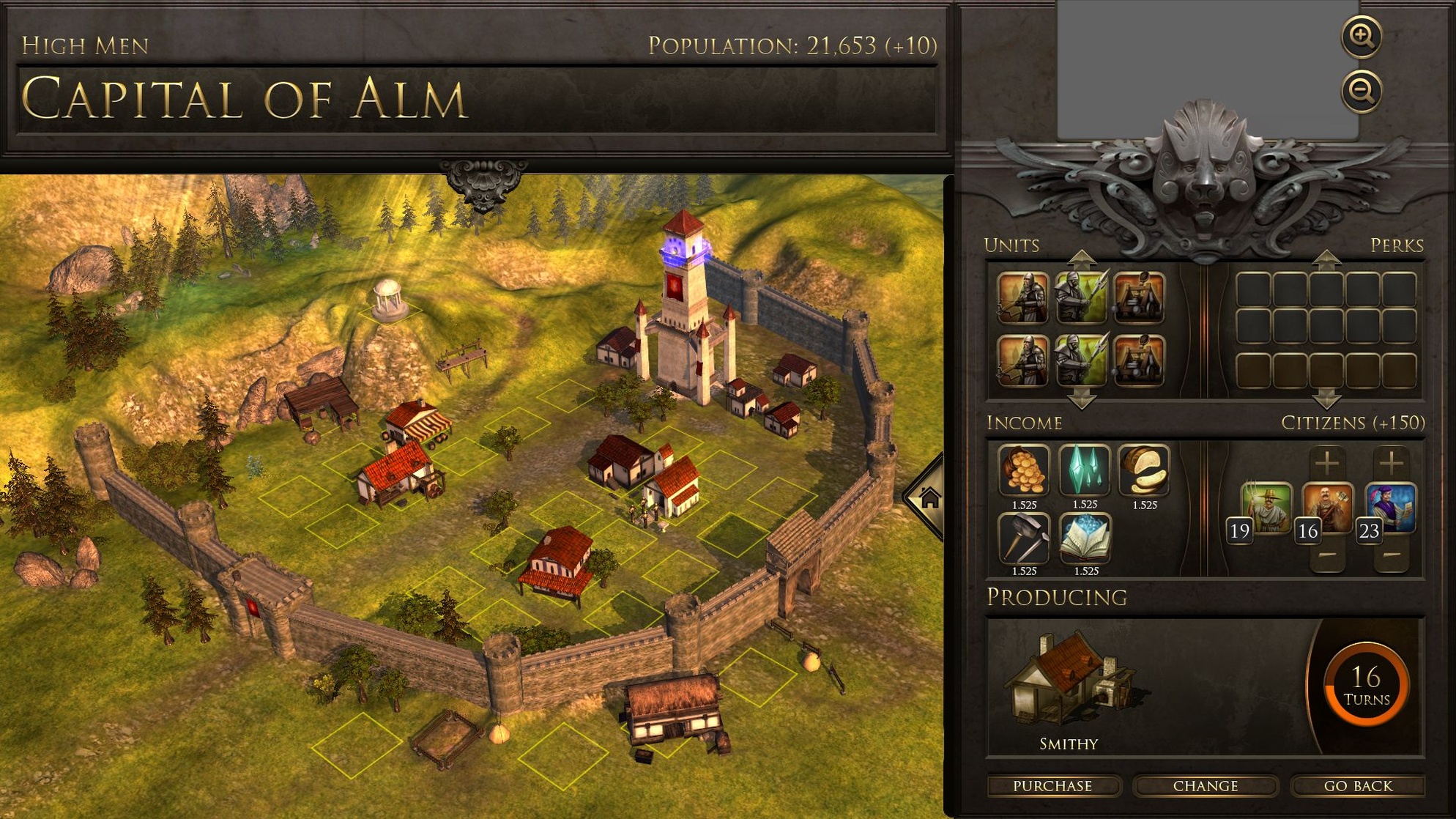Viewport: 1456px width, 819px height.
Task: Click the down arrow below the perks grid
Action: click(x=1326, y=399)
